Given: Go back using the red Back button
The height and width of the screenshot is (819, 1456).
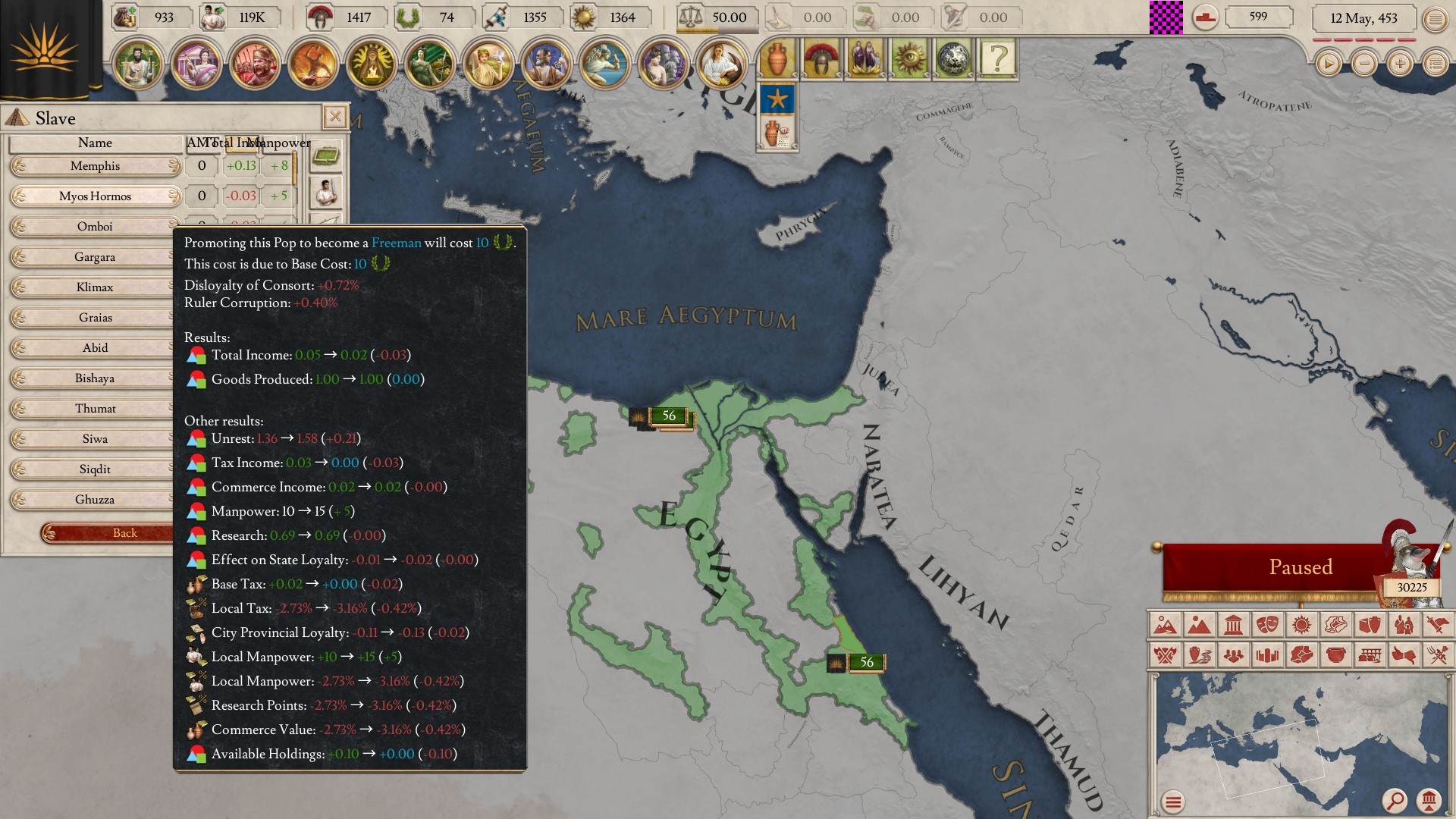Looking at the screenshot, I should click(x=114, y=533).
